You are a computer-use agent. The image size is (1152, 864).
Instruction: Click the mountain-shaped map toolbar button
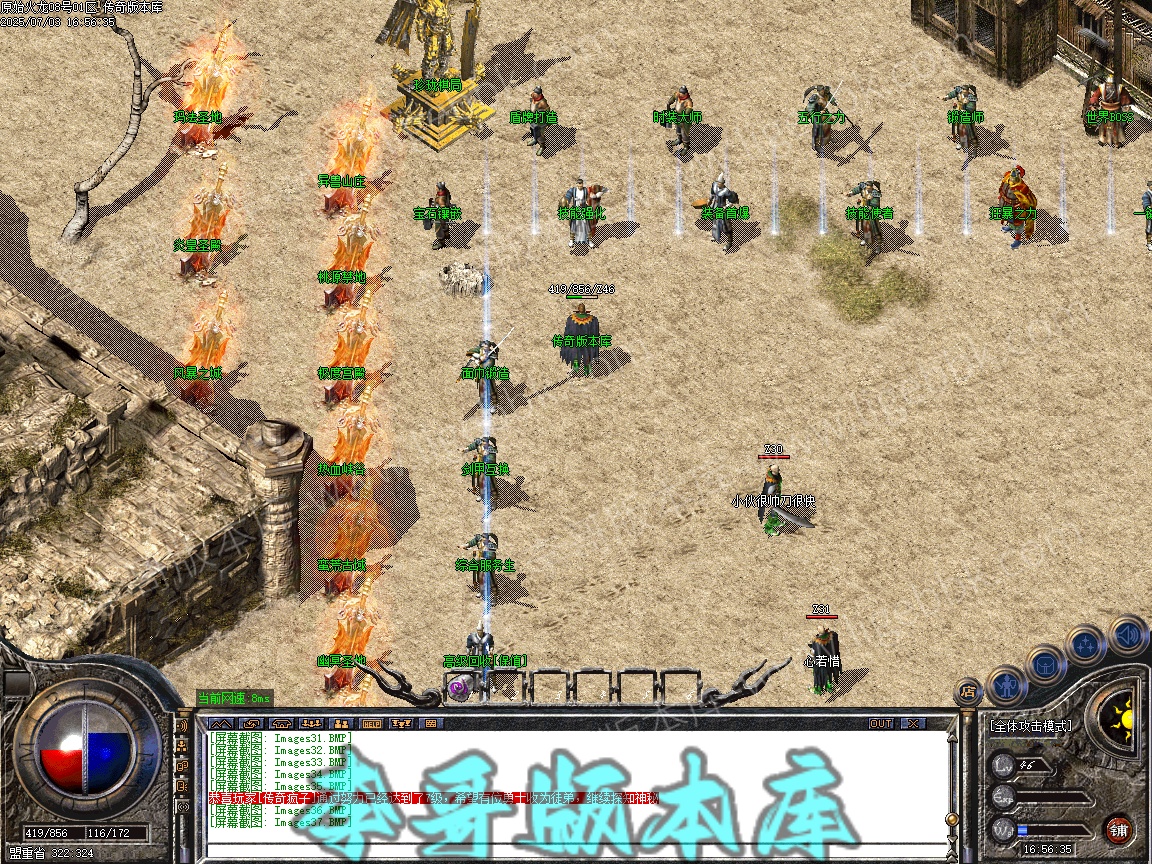click(221, 723)
